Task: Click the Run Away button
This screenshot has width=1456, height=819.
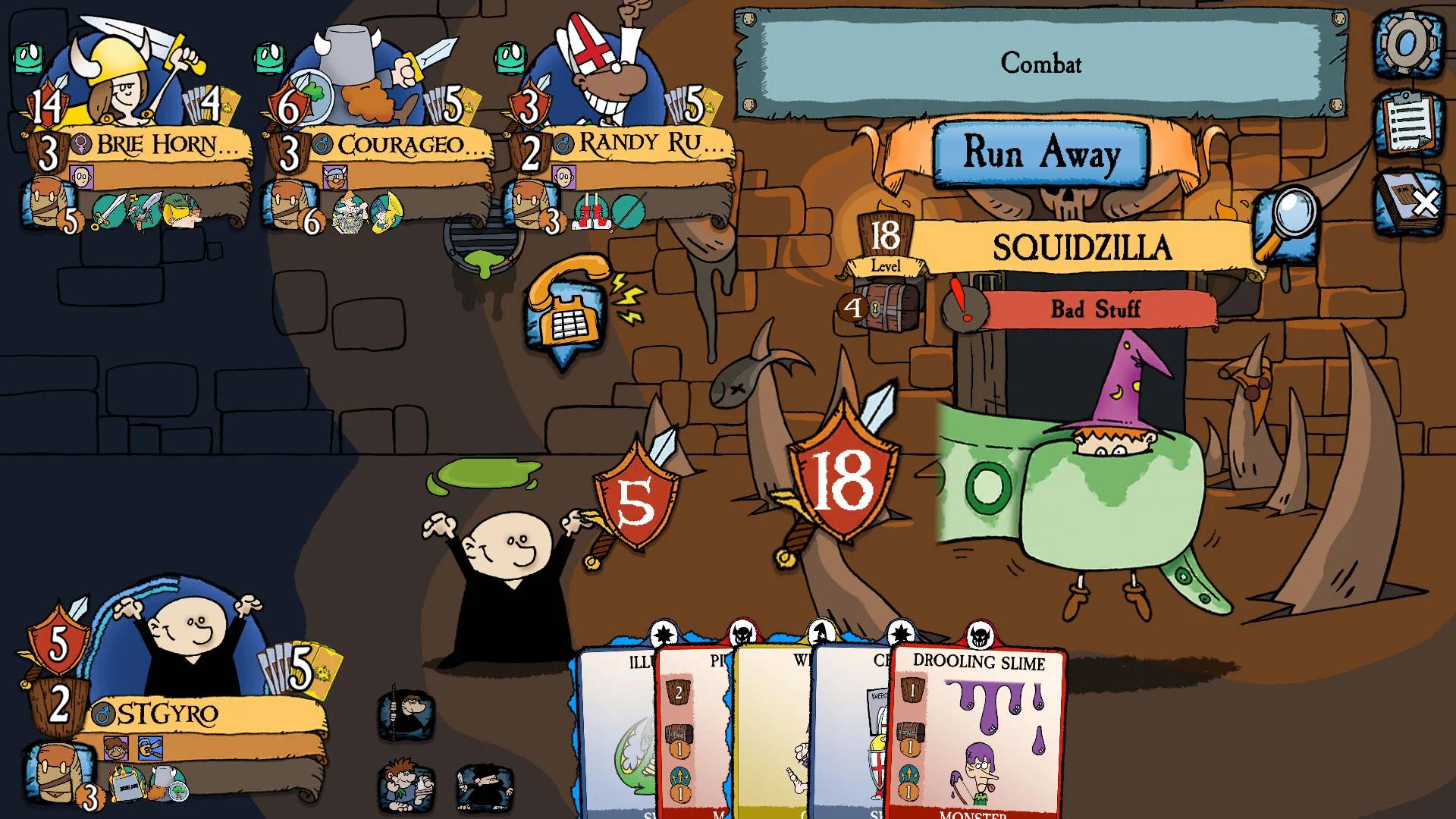Action: [x=1040, y=154]
